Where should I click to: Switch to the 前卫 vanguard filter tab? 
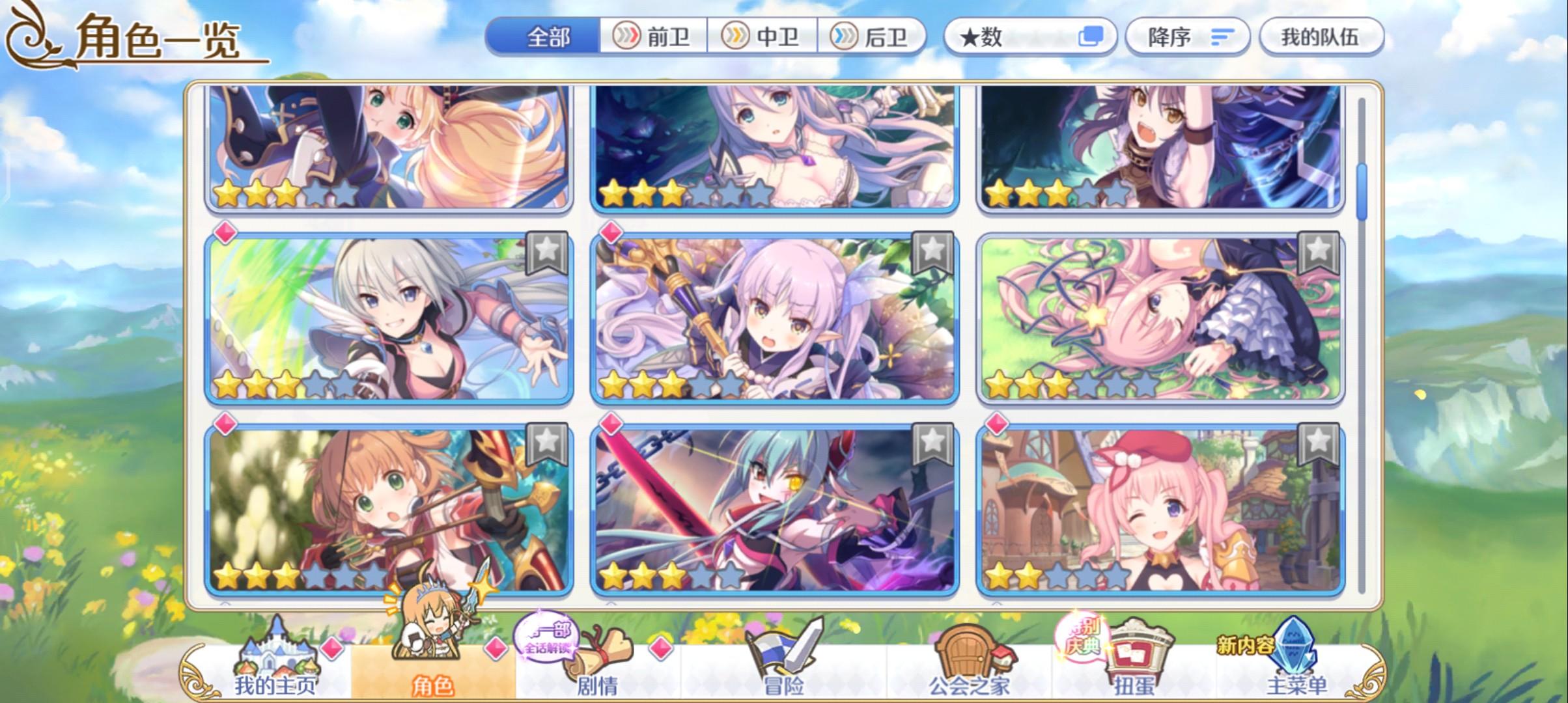pos(652,37)
